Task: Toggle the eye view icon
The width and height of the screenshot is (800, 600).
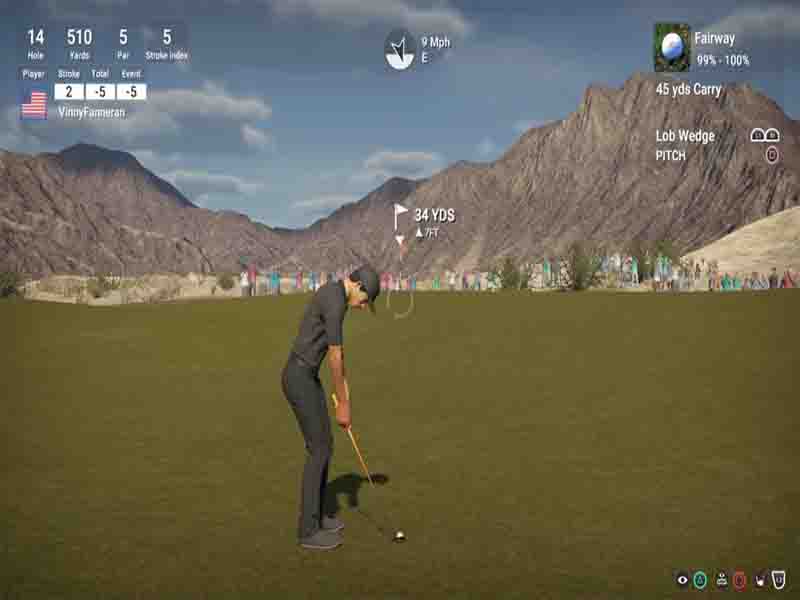Action: coord(682,579)
